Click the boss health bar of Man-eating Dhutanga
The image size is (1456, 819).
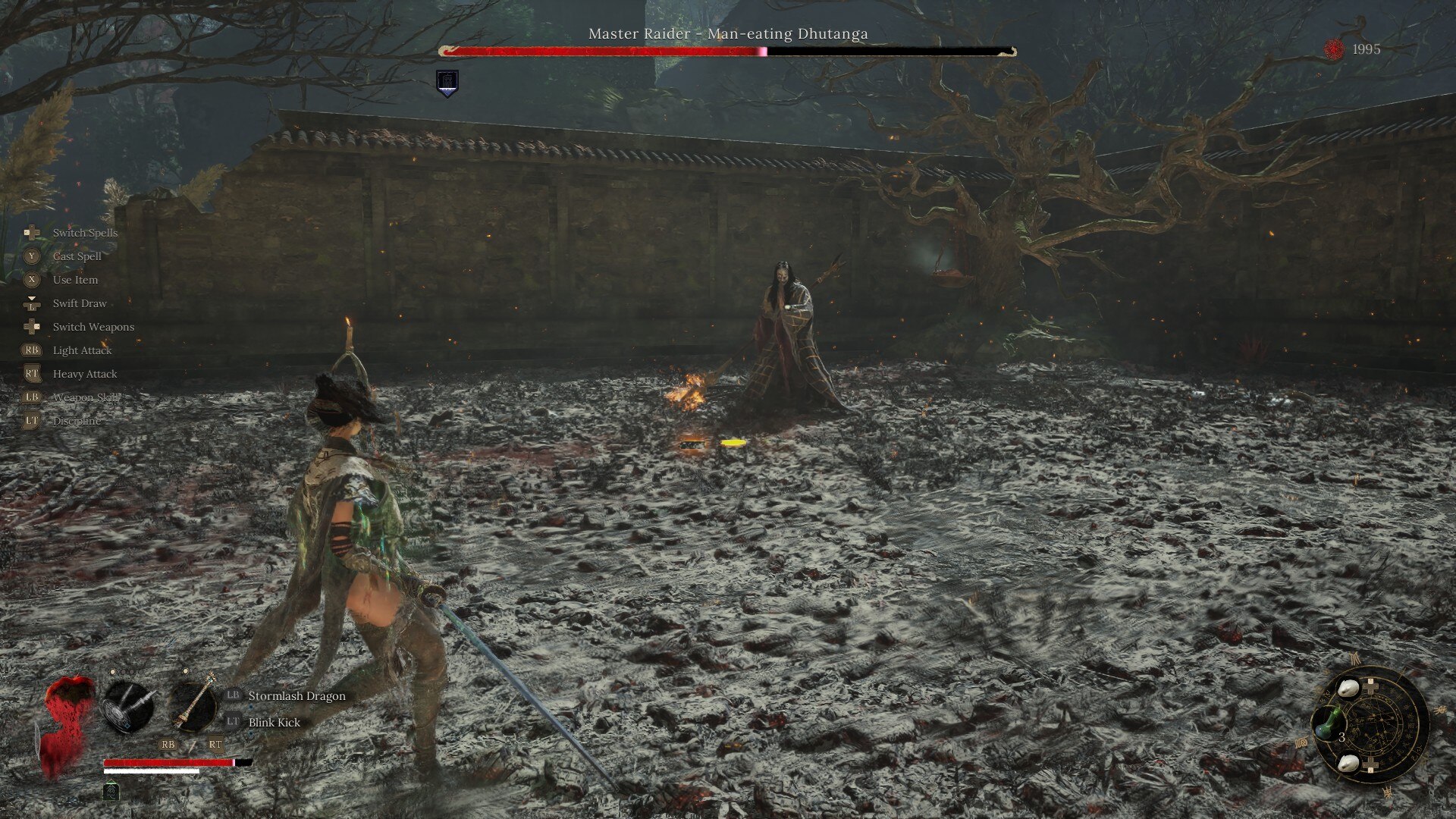tap(728, 52)
